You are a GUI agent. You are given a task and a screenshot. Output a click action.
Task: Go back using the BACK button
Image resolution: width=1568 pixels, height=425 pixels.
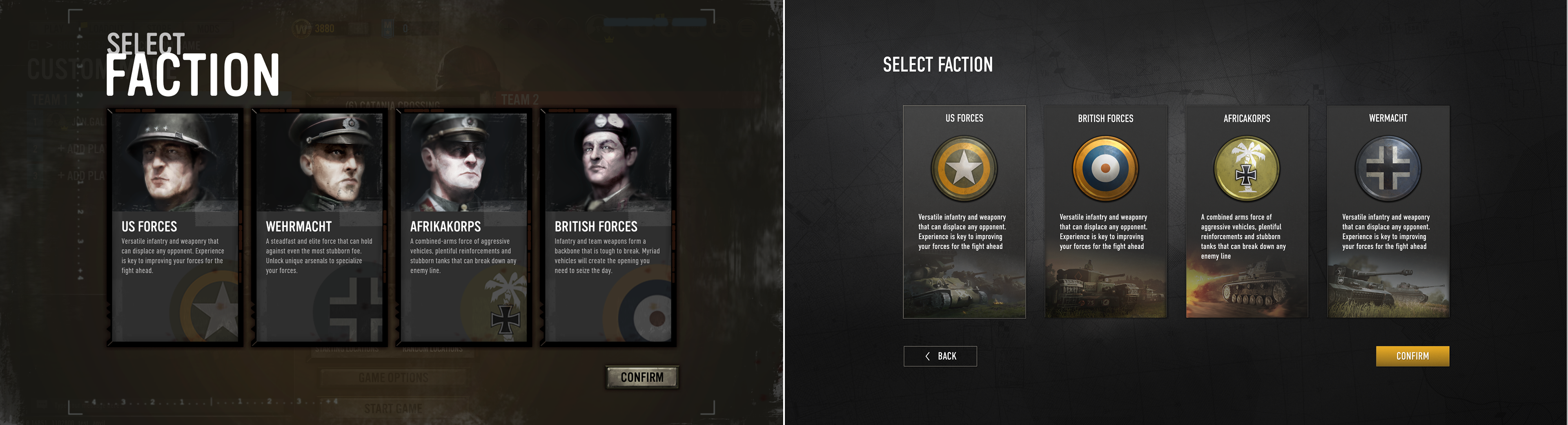[x=940, y=356]
